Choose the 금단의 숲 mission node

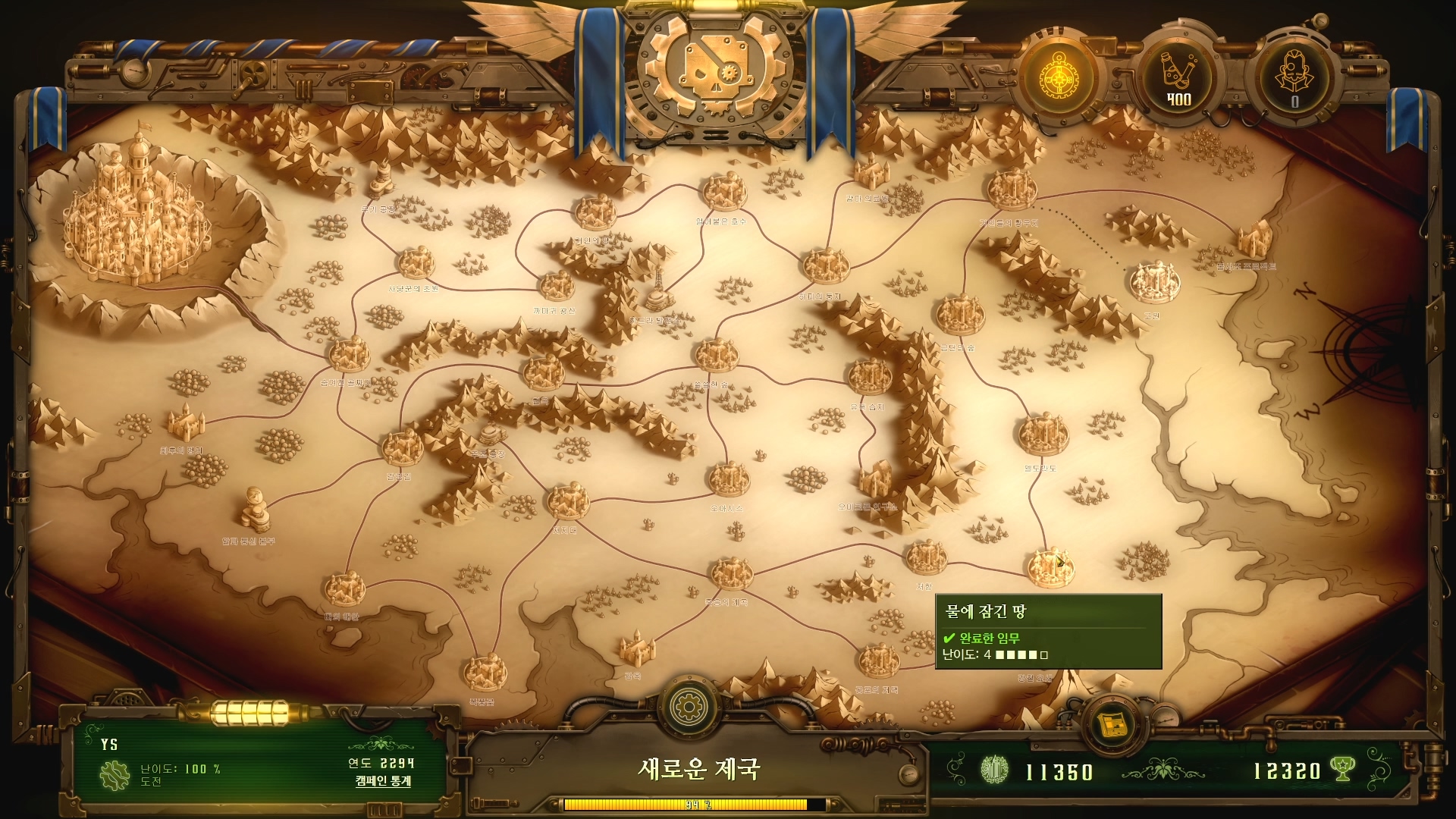tap(960, 315)
